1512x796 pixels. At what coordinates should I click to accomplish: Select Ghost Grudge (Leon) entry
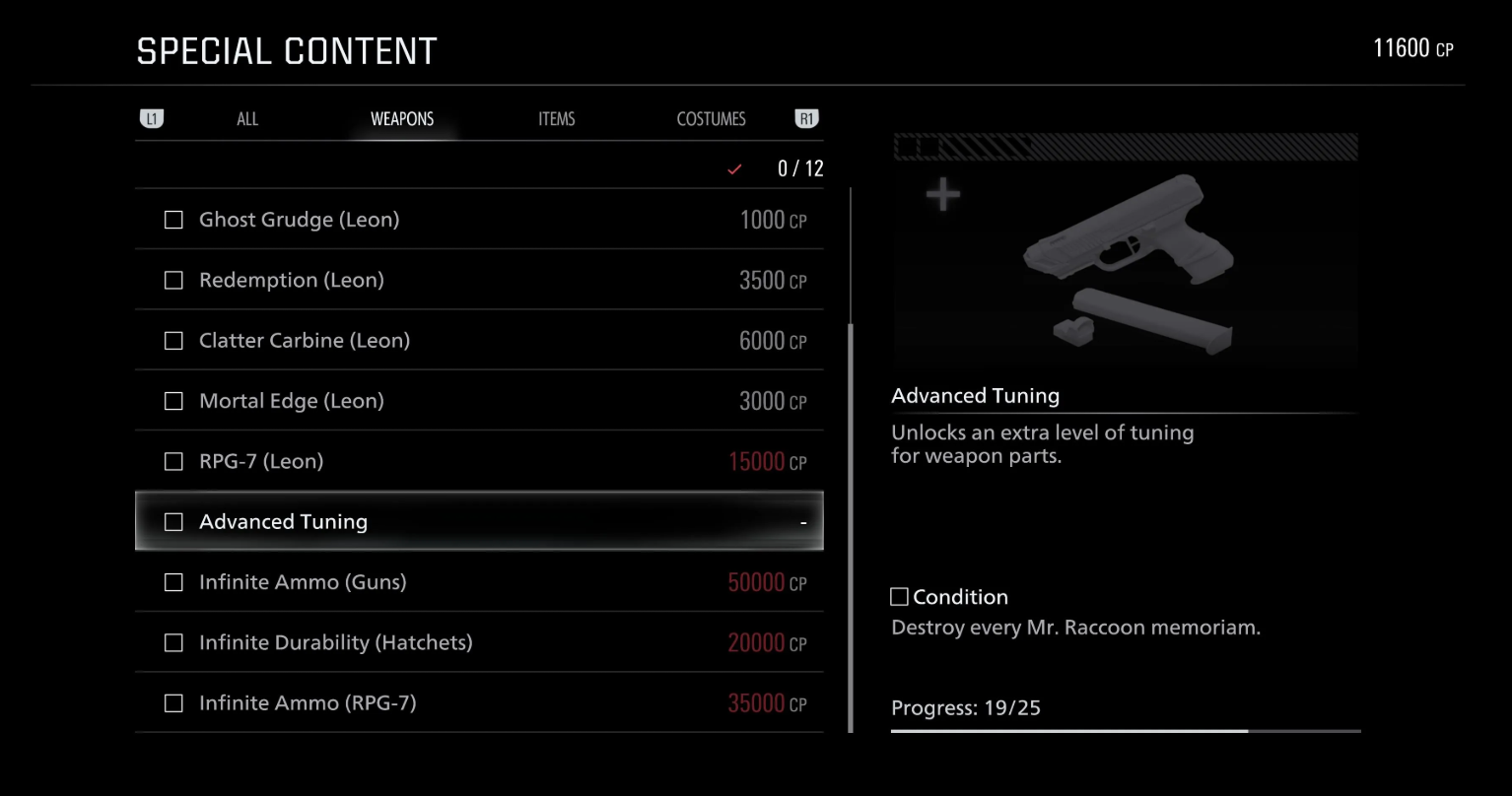point(479,220)
